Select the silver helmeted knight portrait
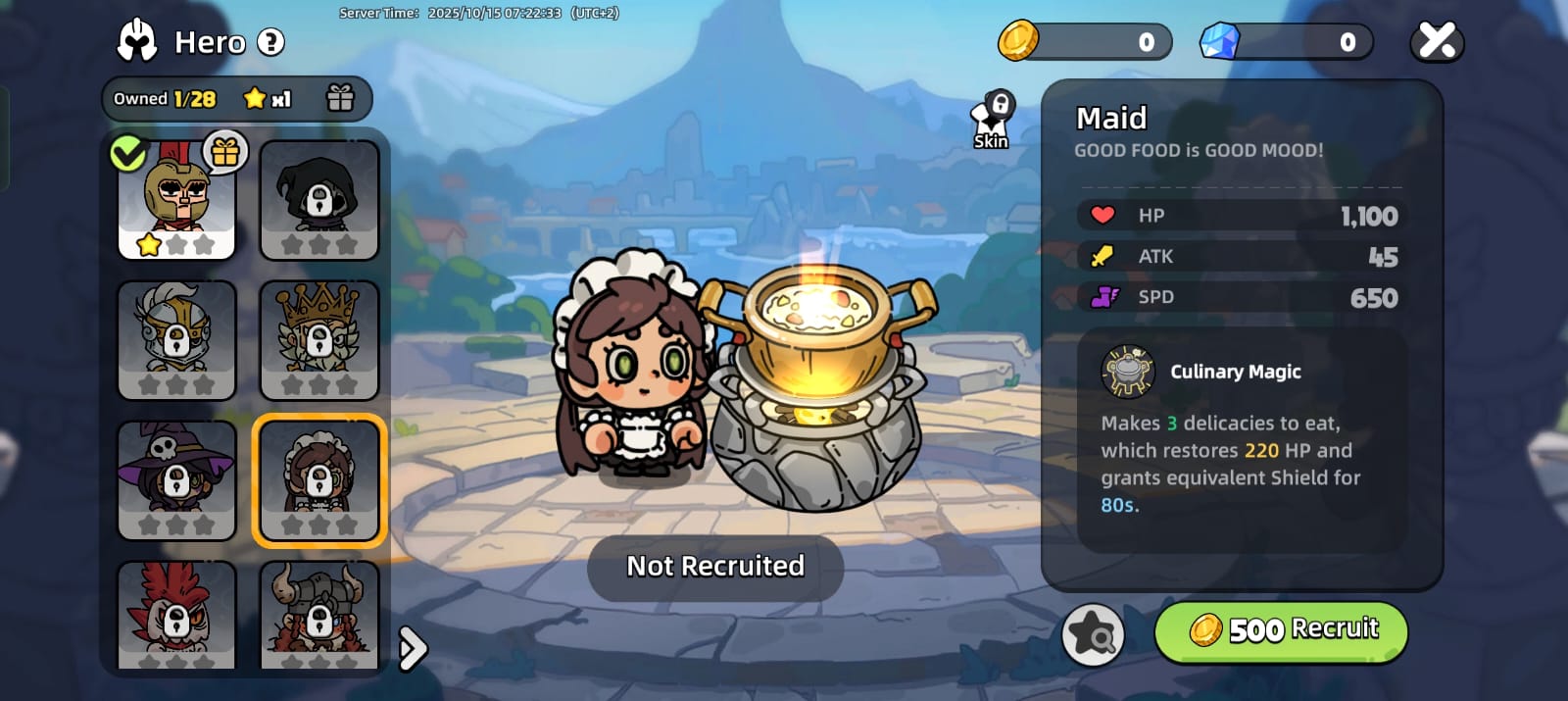The image size is (1568, 701). tap(176, 340)
